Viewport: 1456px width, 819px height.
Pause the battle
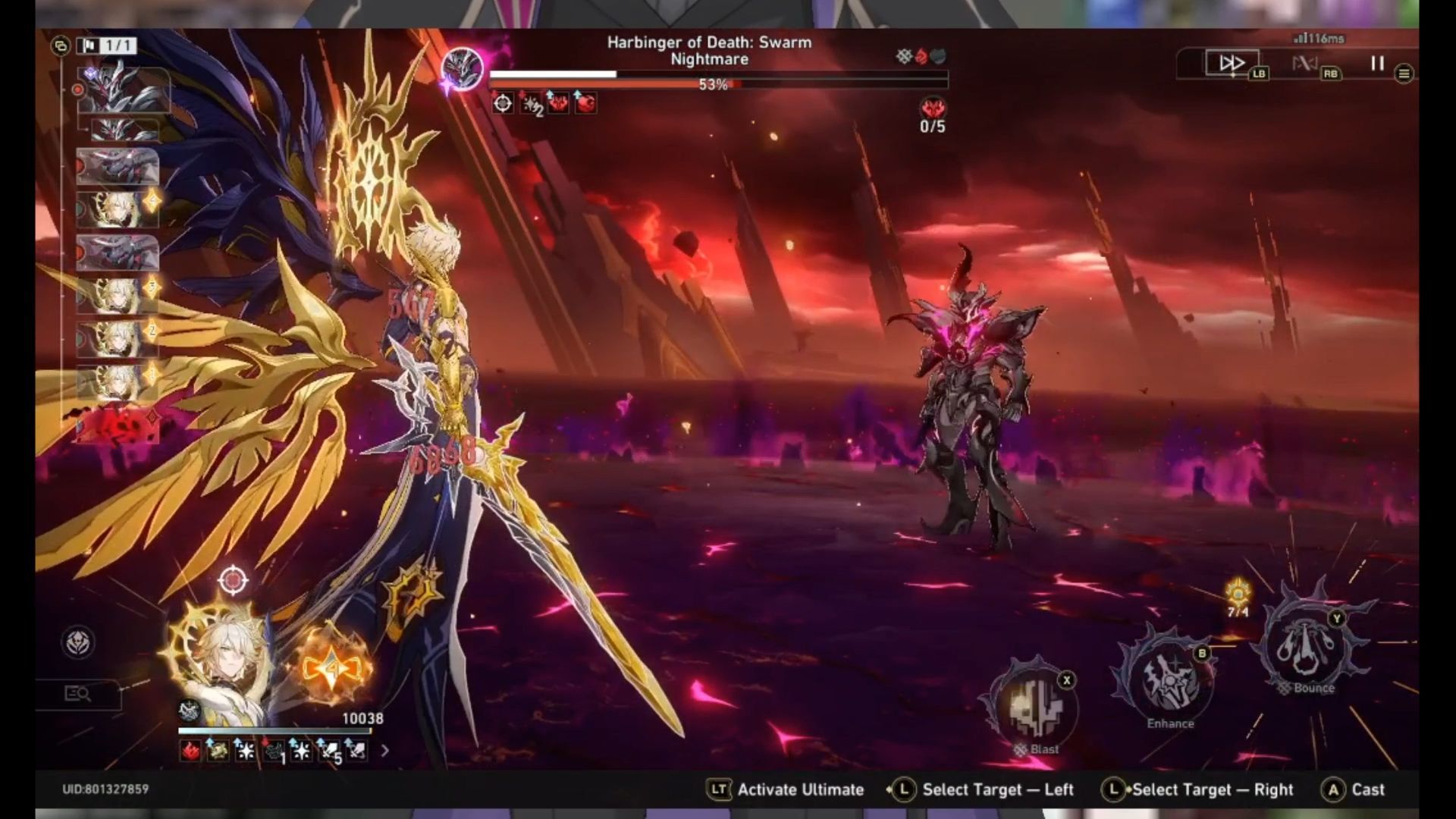1377,64
